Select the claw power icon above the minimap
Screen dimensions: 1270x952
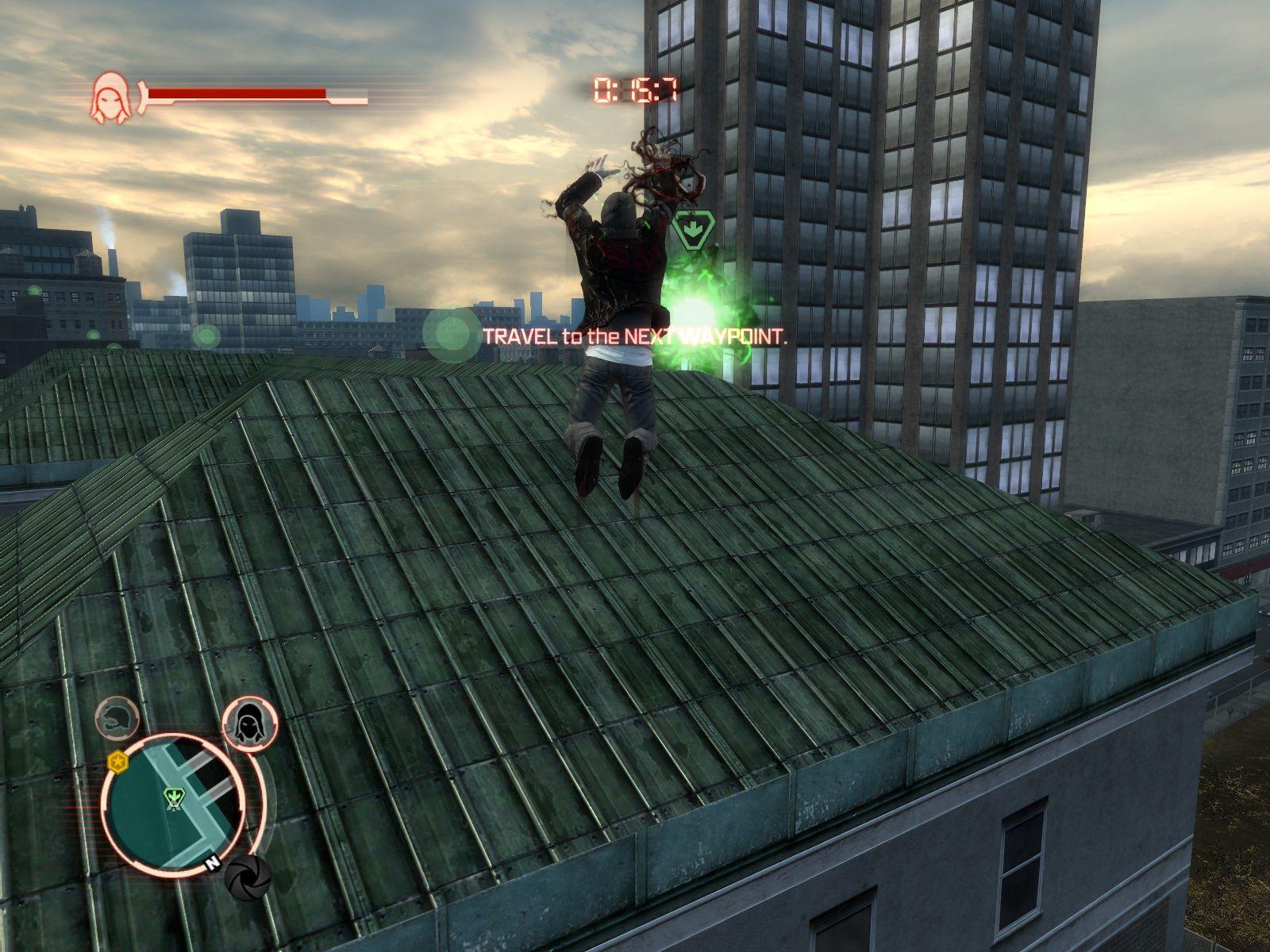[117, 719]
